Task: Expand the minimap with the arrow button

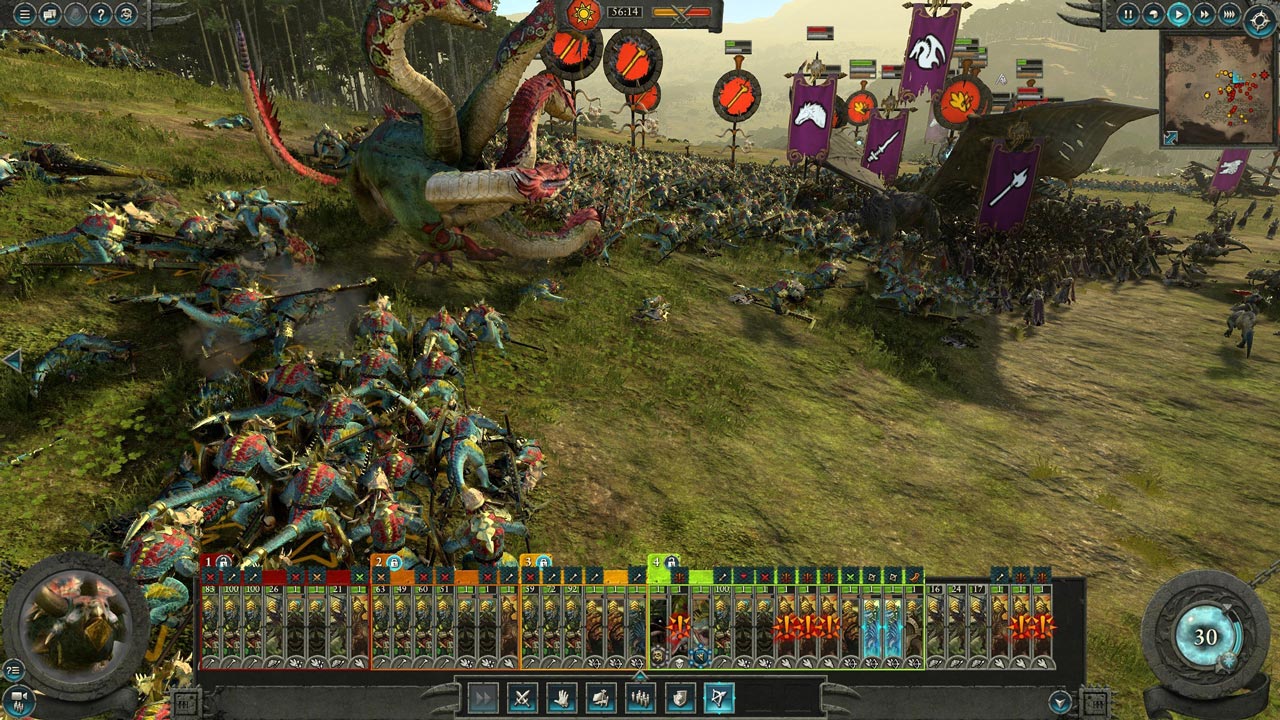Action: tap(1171, 138)
